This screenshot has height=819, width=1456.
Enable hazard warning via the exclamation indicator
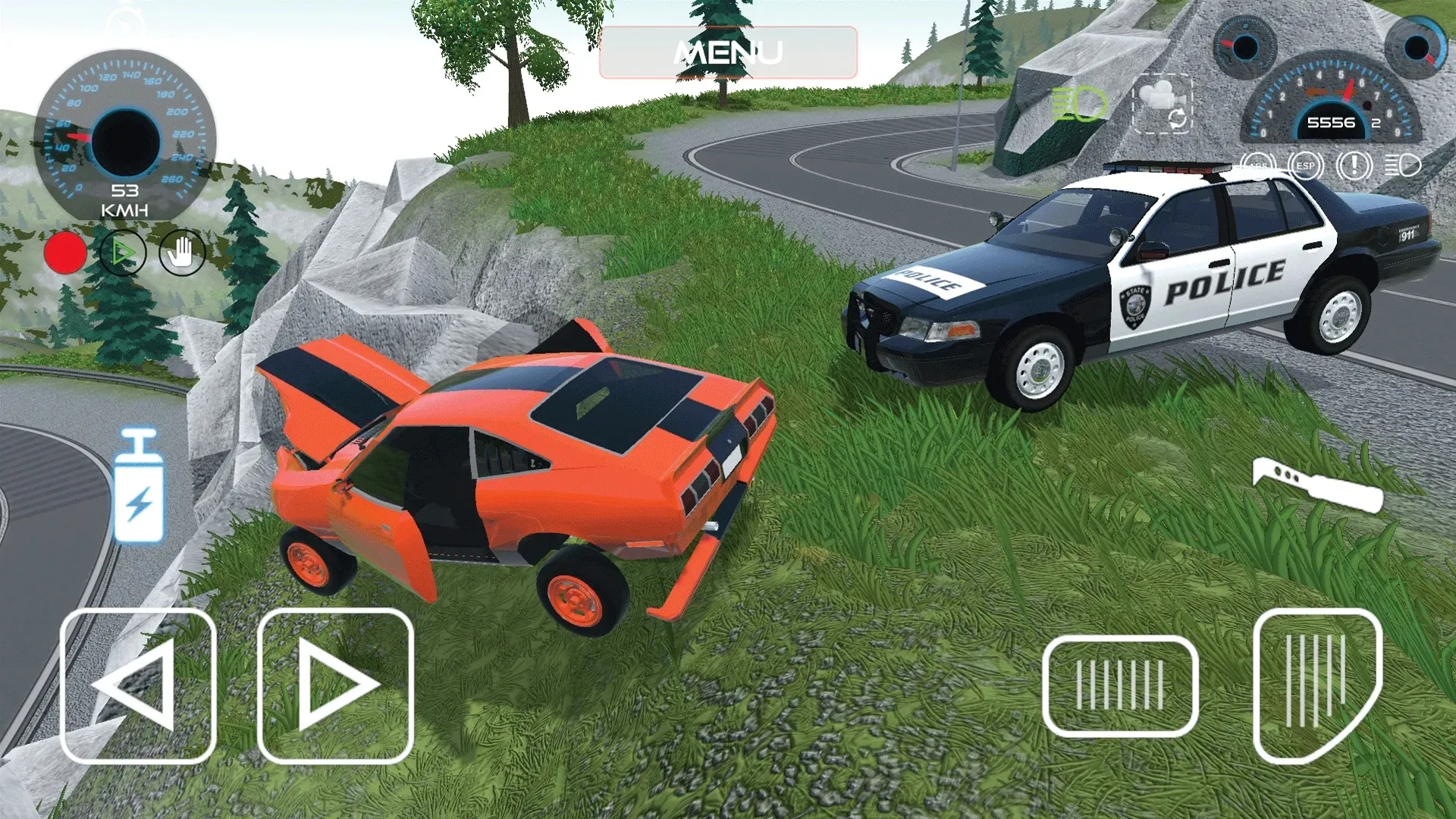click(1354, 165)
